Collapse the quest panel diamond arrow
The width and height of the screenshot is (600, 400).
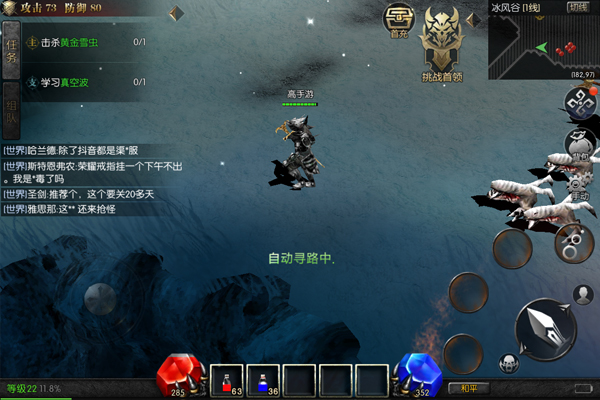pyautogui.click(x=176, y=13)
